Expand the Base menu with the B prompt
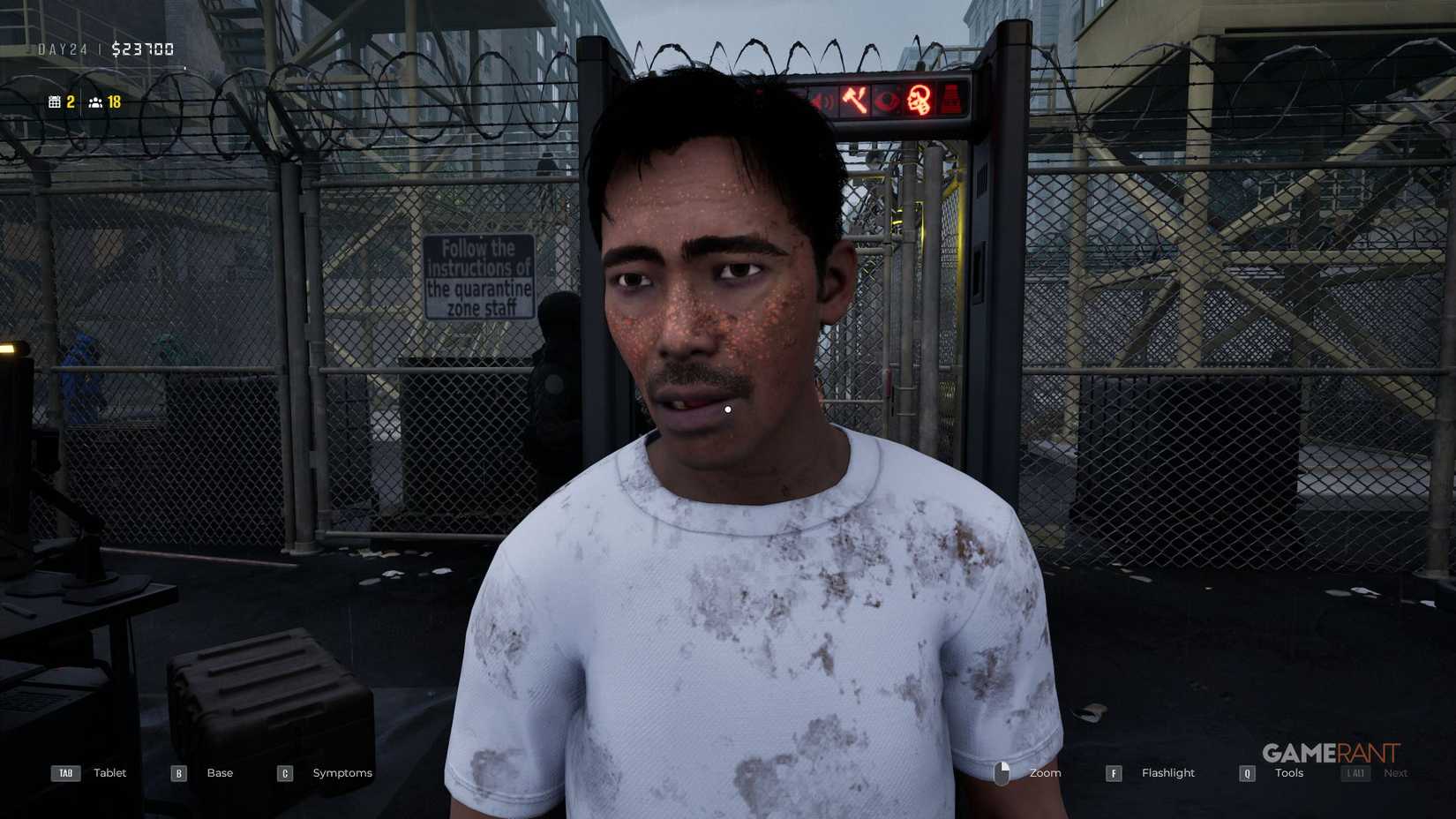The height and width of the screenshot is (819, 1456). coord(177,773)
